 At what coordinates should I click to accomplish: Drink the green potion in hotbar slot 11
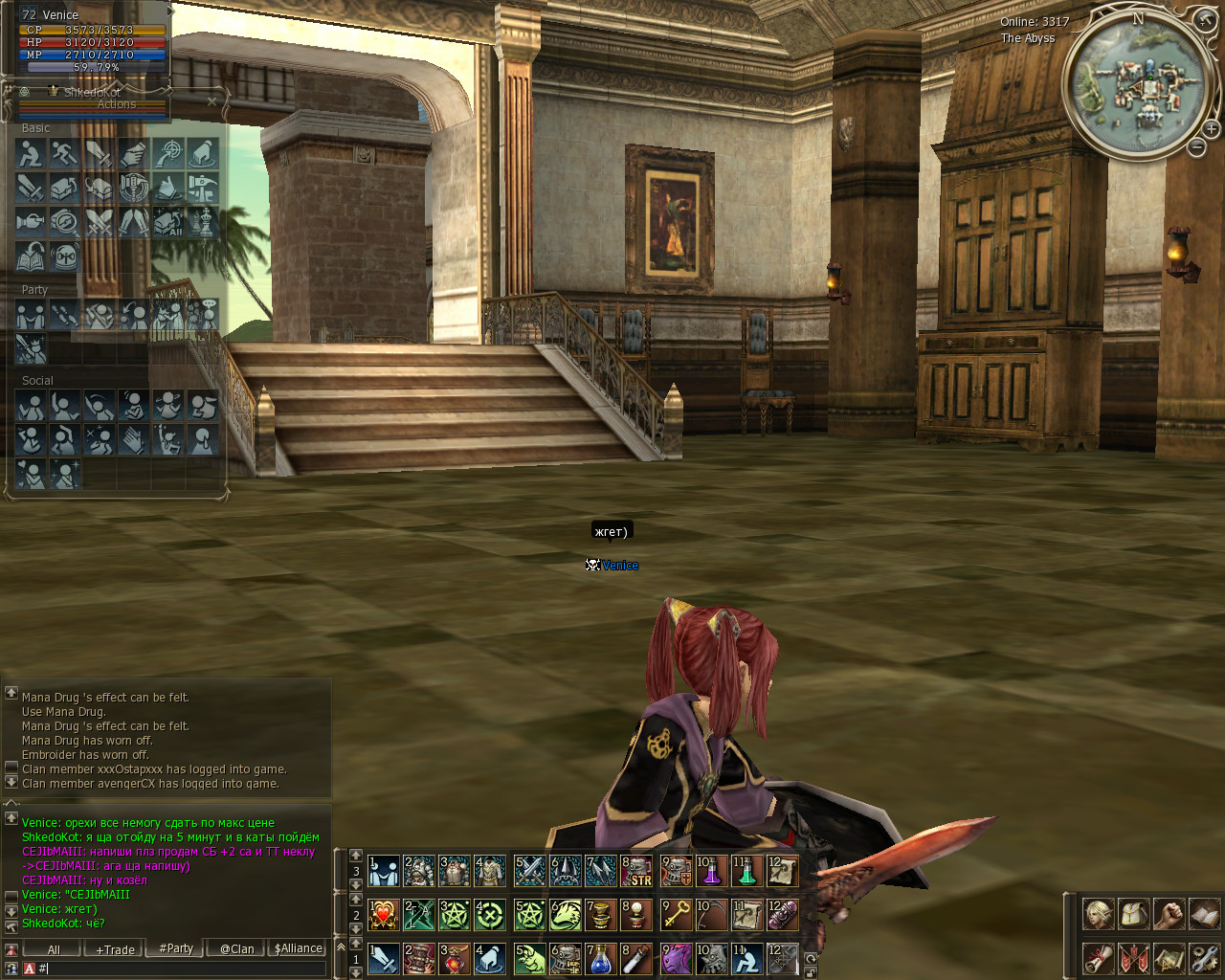point(746,871)
